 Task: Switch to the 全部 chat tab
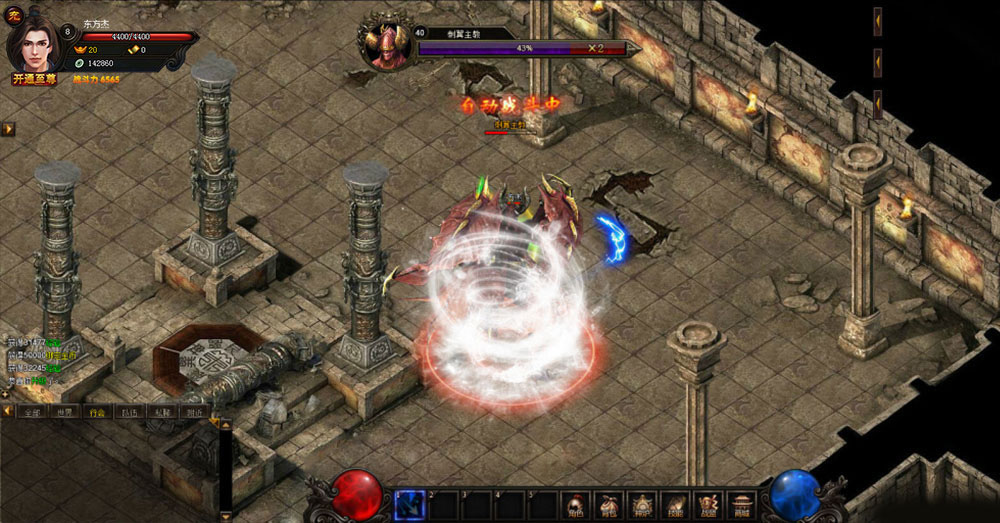[x=32, y=412]
